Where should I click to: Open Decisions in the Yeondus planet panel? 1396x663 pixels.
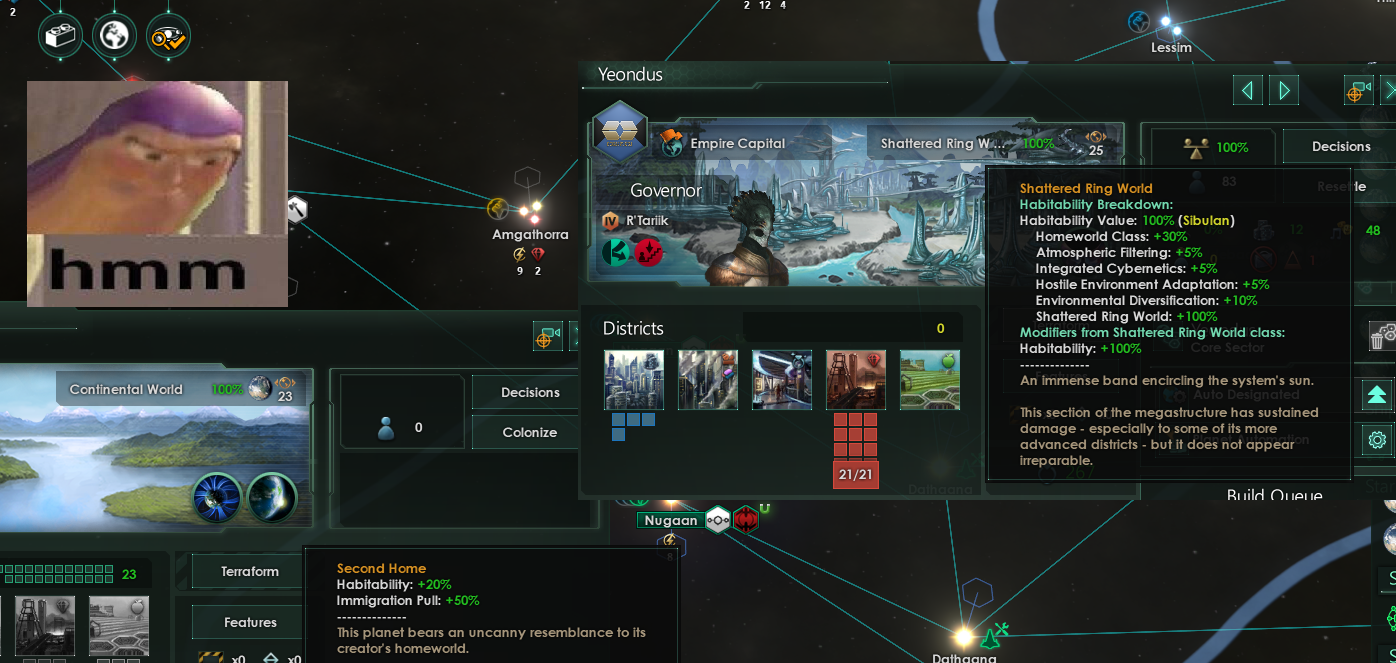(1340, 146)
